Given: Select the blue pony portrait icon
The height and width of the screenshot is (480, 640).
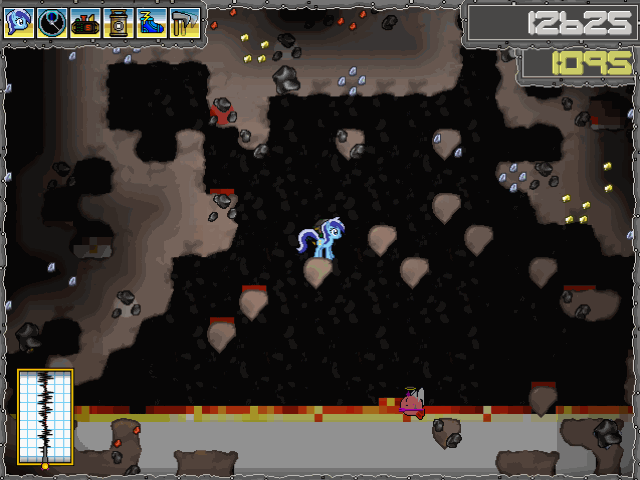Looking at the screenshot, I should pyautogui.click(x=19, y=22).
